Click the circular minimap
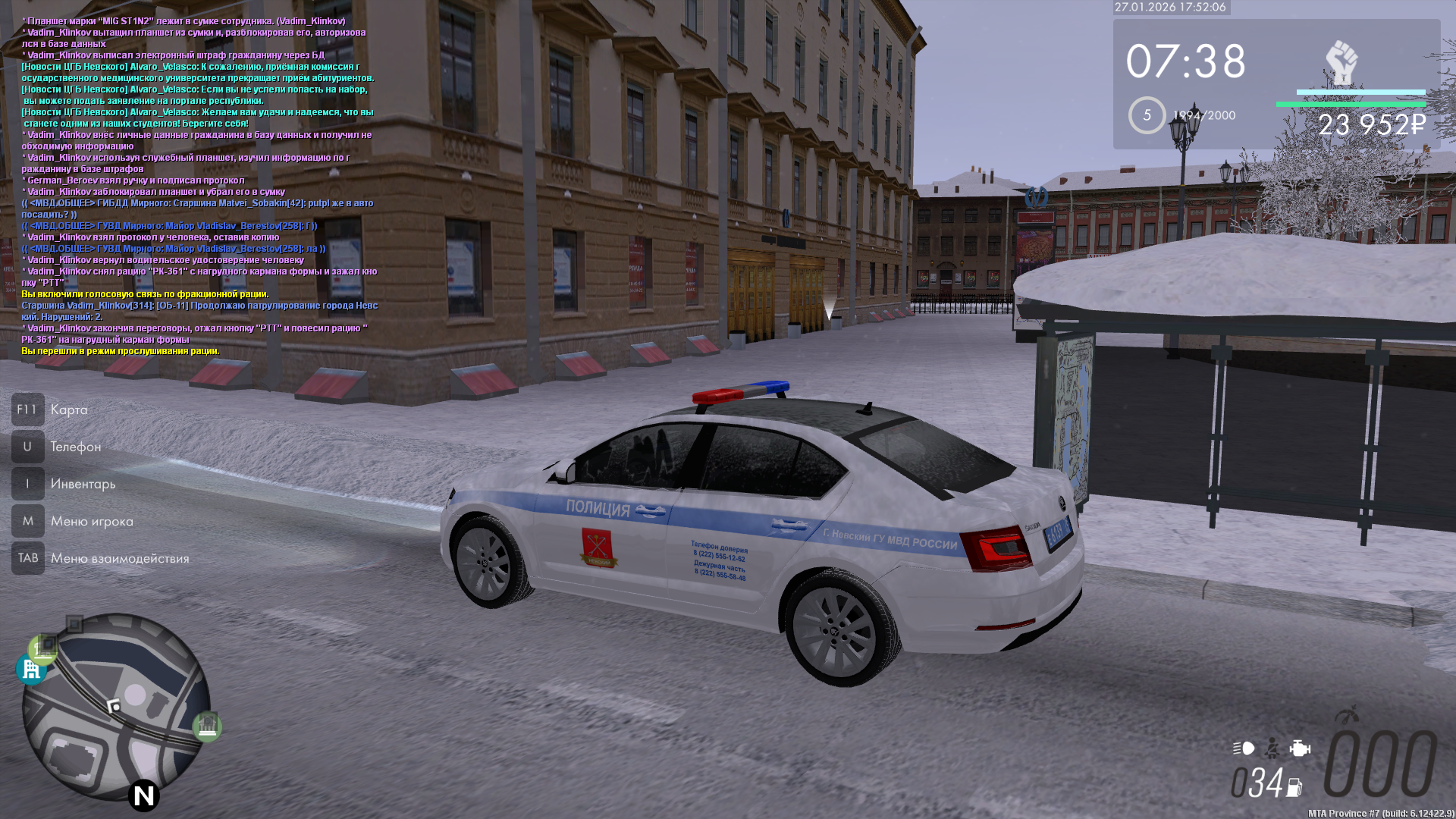The height and width of the screenshot is (819, 1456). point(116,706)
